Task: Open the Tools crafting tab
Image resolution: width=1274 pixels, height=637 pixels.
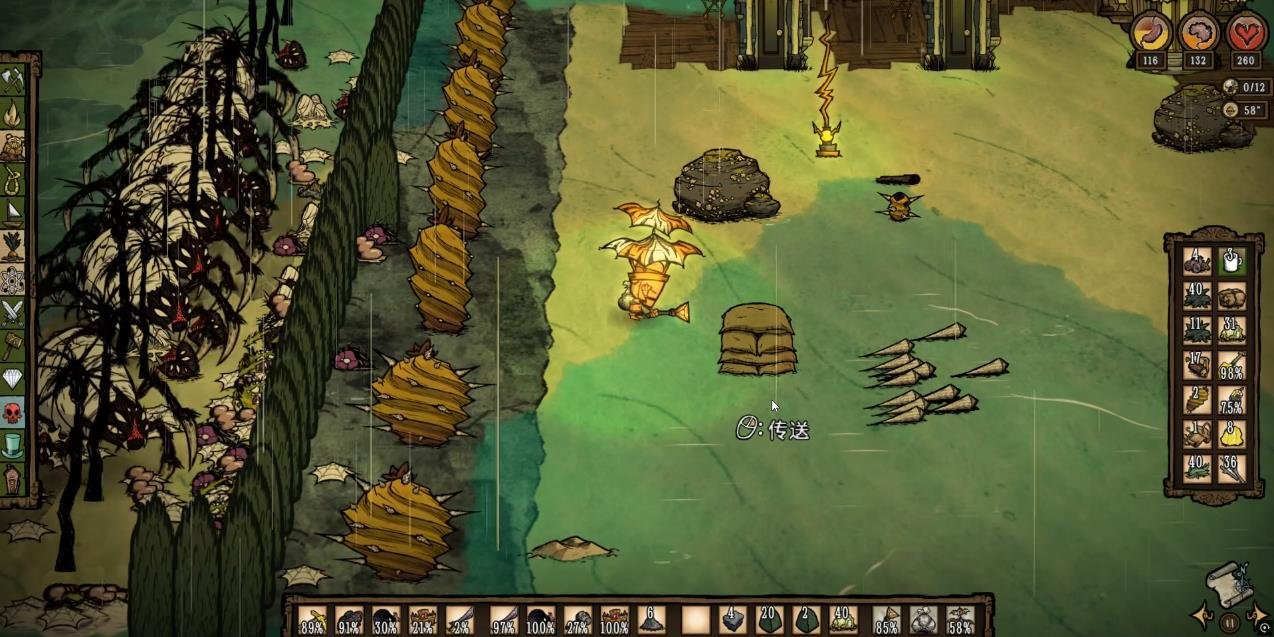Action: (12, 80)
